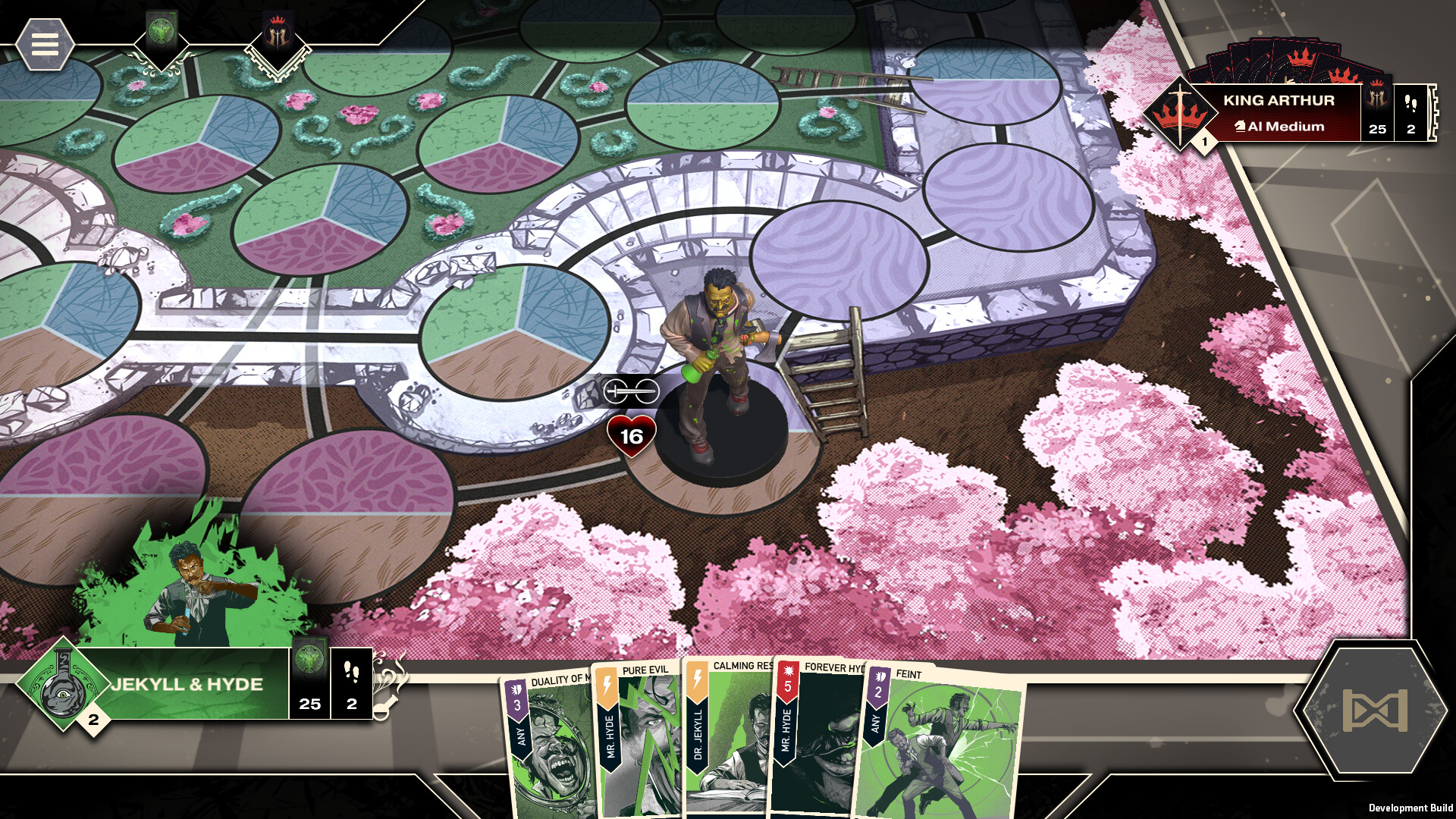
Task: Select the infinity link icon beside the miniature
Action: 632,390
